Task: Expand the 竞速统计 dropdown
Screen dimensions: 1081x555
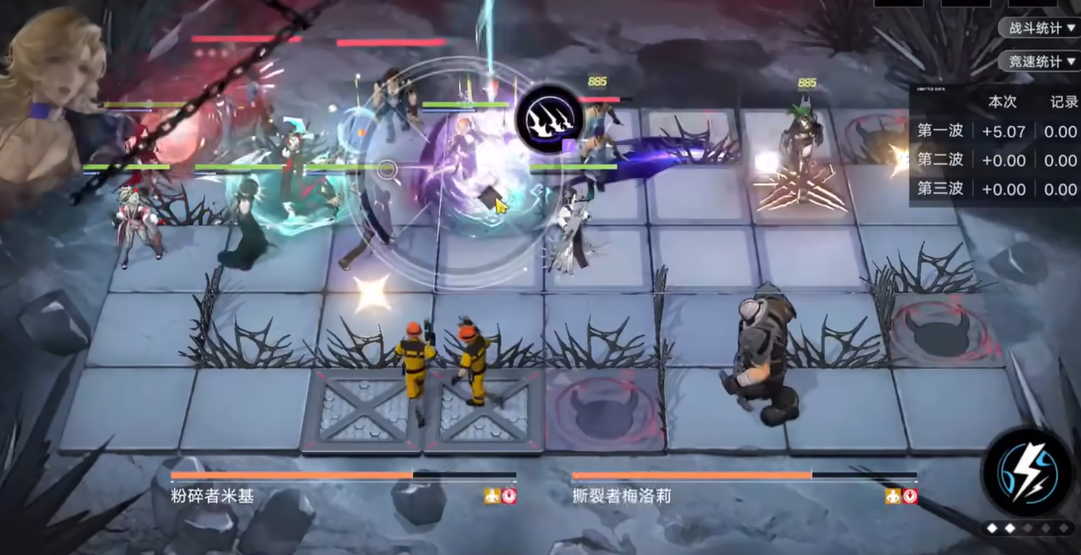Action: 1041,62
